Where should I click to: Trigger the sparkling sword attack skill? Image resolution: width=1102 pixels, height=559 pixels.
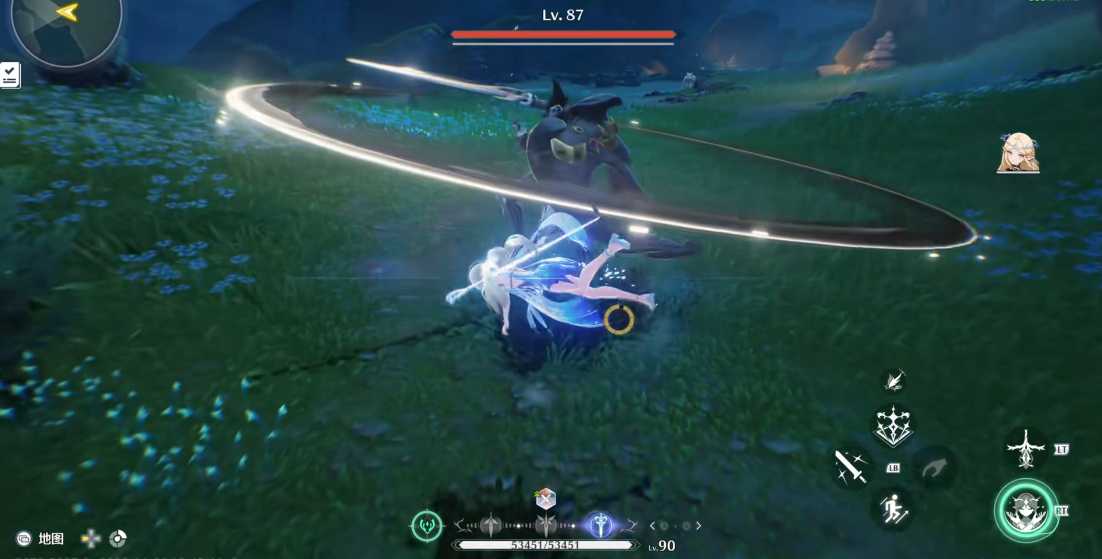pos(851,467)
